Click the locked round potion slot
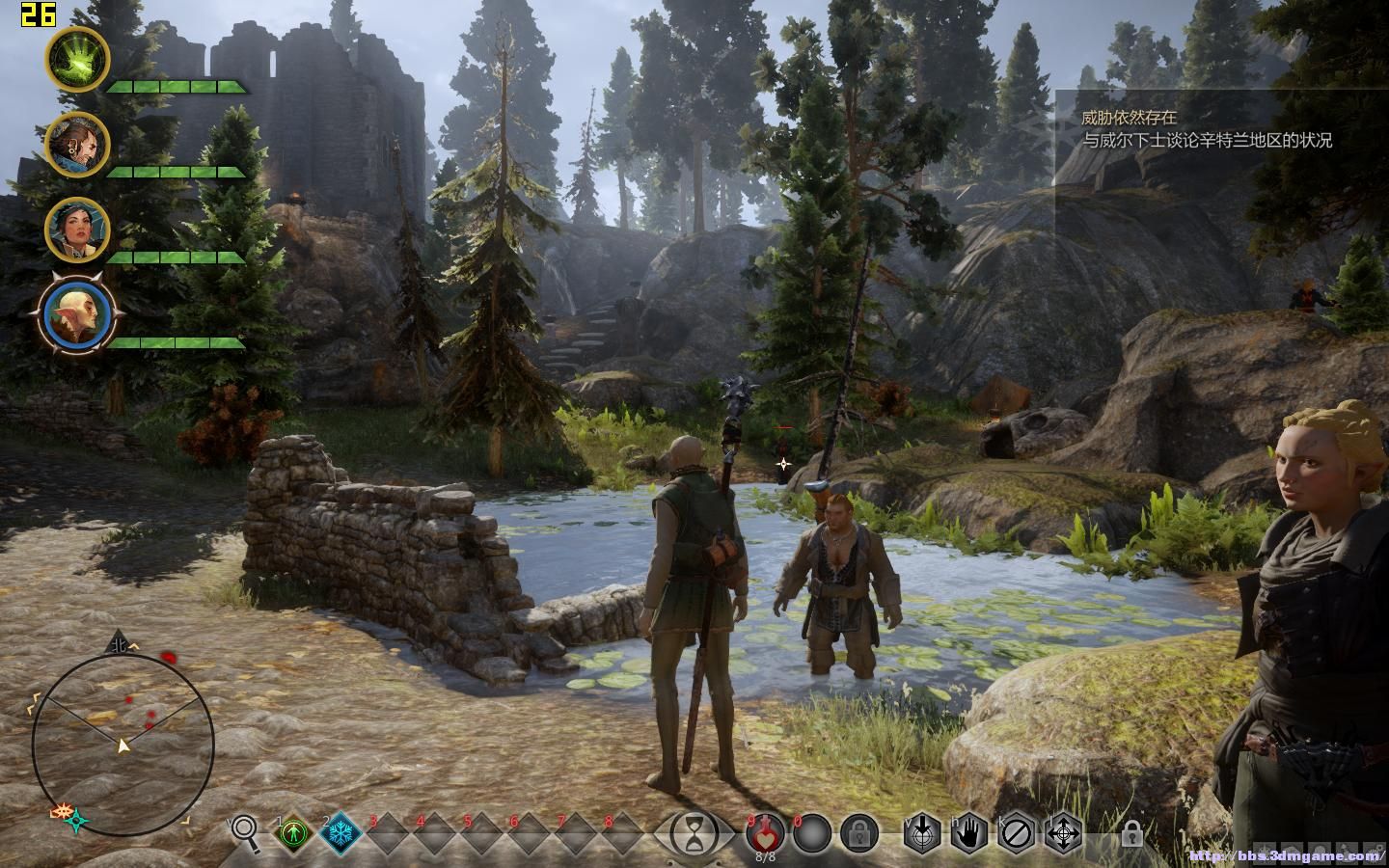 (x=858, y=831)
